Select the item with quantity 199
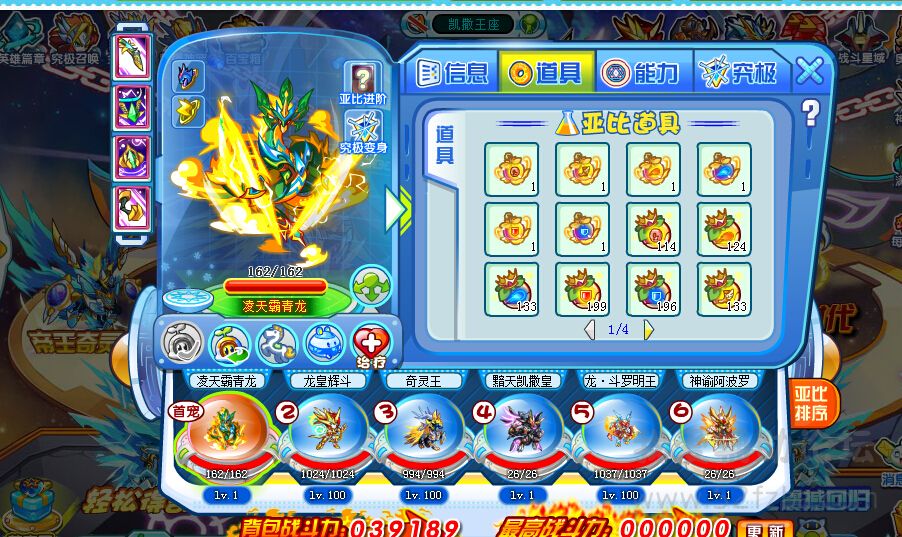The width and height of the screenshot is (902, 537). [582, 289]
